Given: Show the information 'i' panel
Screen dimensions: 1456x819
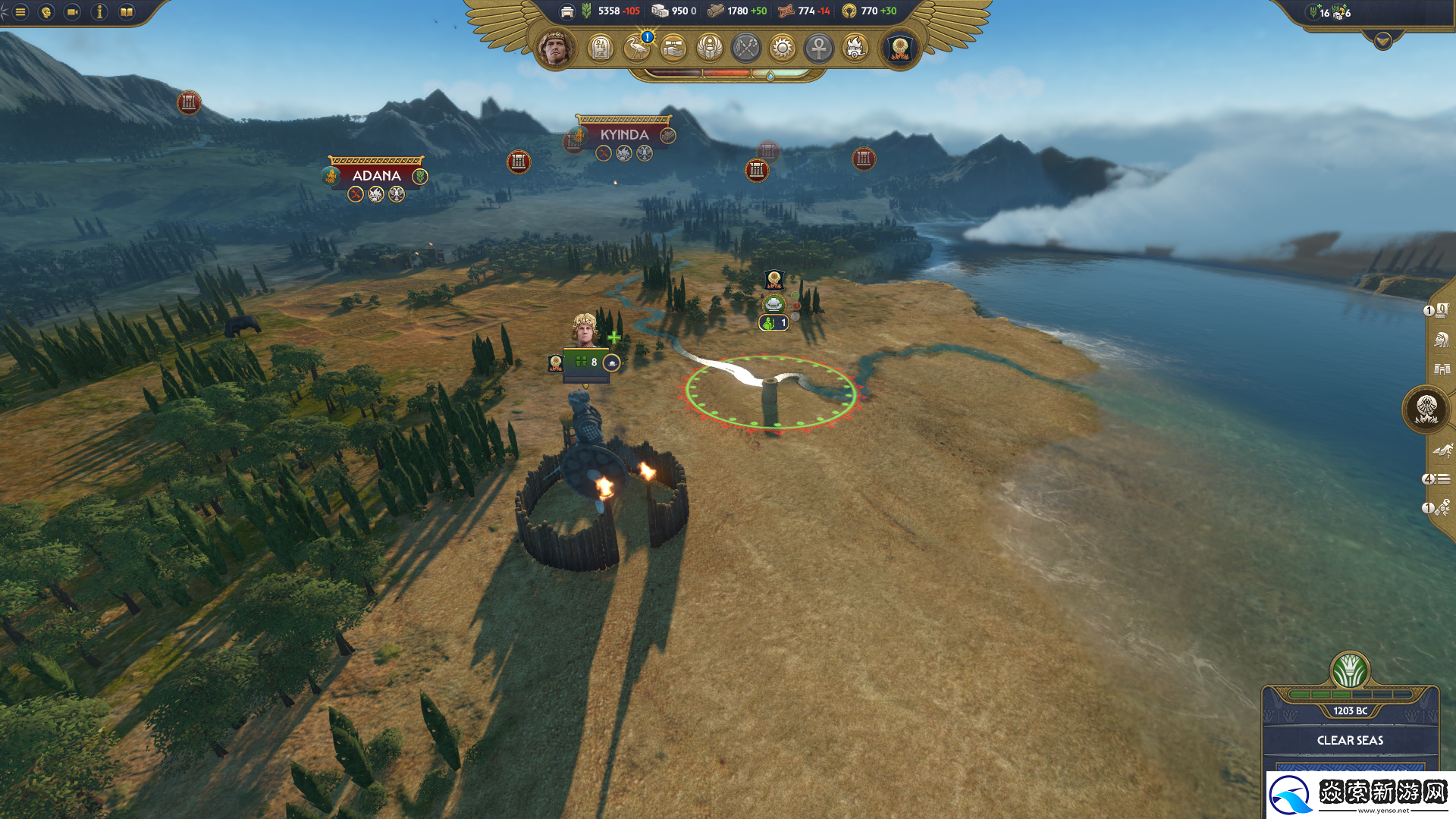Looking at the screenshot, I should point(99,12).
